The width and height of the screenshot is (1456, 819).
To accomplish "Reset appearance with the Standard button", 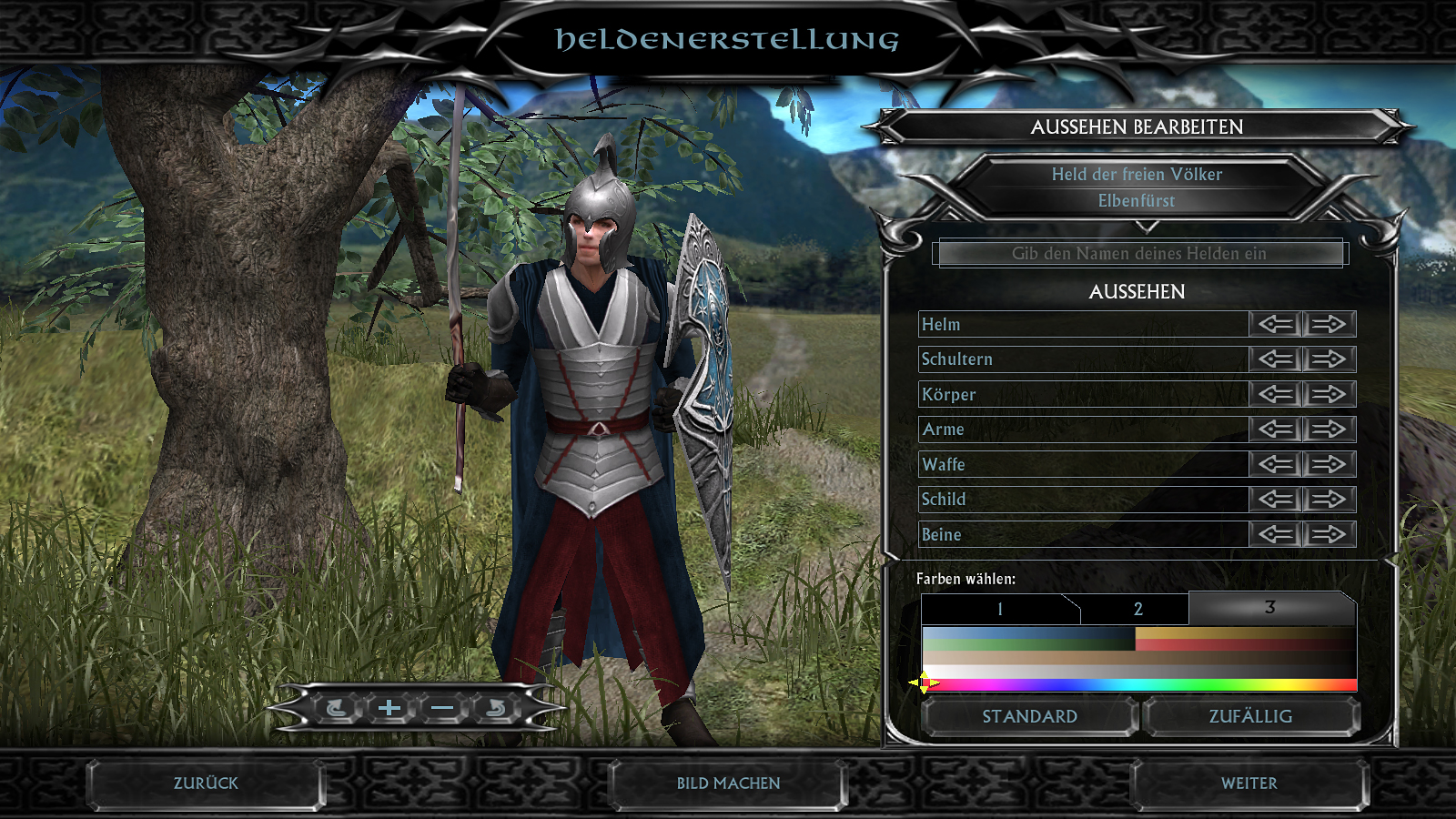I will (1029, 717).
